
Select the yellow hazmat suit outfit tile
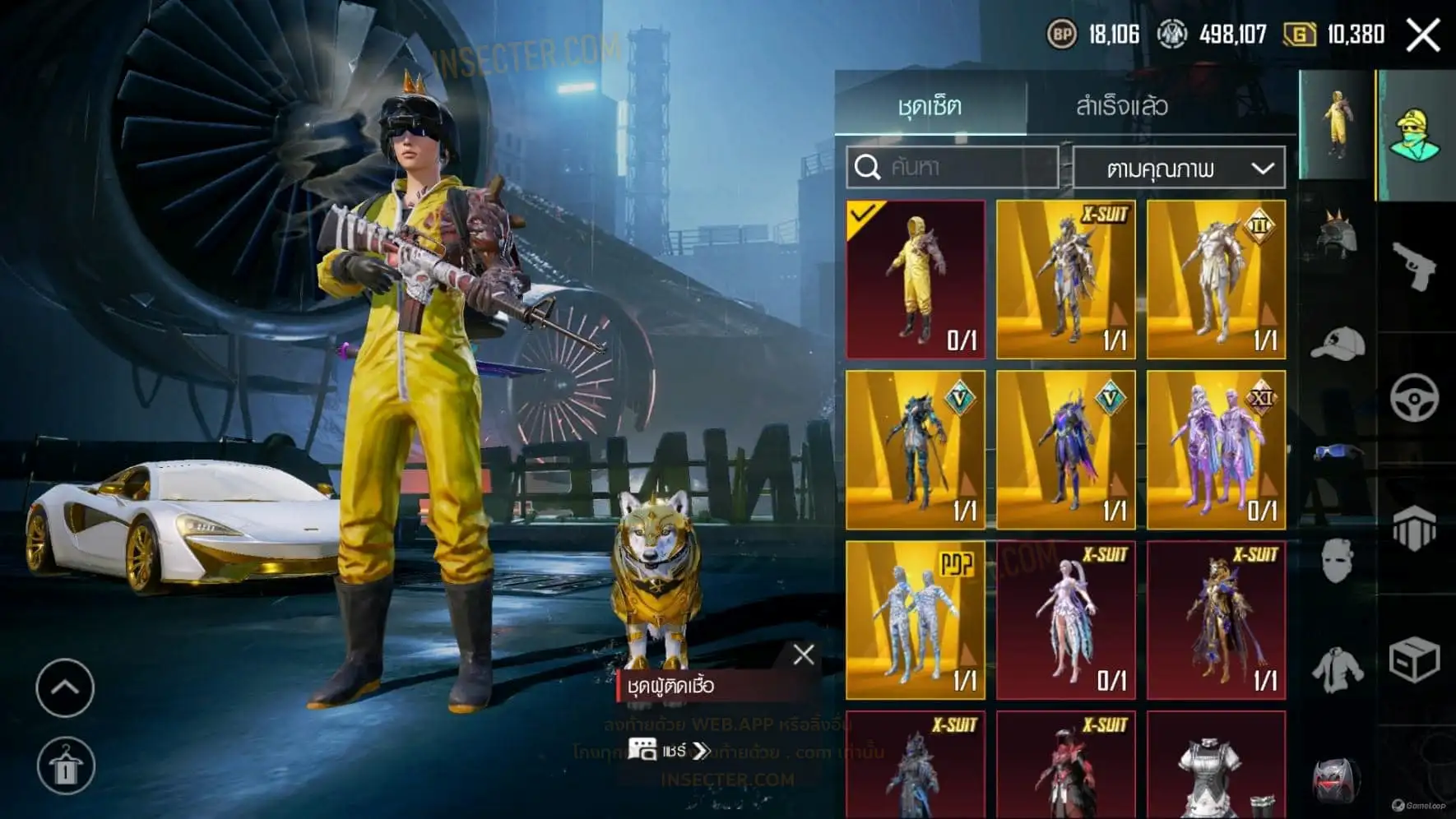coord(916,280)
